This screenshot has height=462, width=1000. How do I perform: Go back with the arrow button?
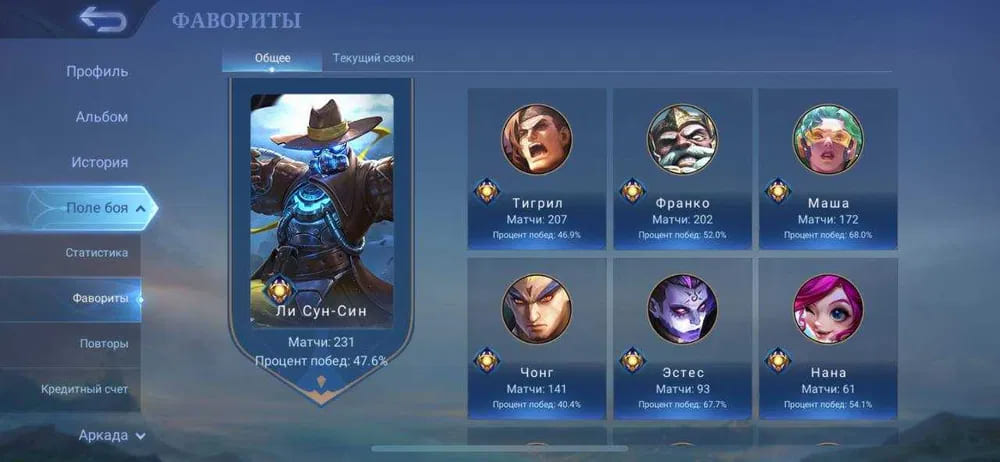(102, 19)
